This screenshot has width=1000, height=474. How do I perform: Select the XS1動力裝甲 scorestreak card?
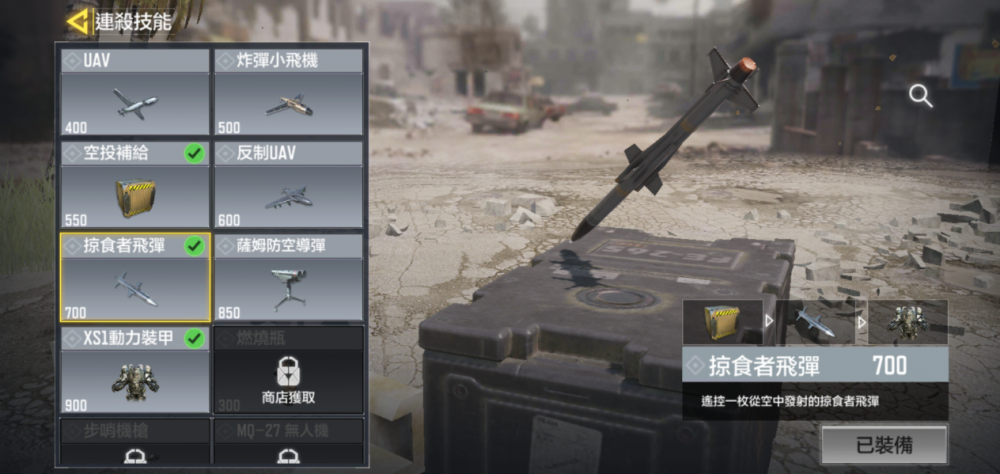pyautogui.click(x=135, y=369)
